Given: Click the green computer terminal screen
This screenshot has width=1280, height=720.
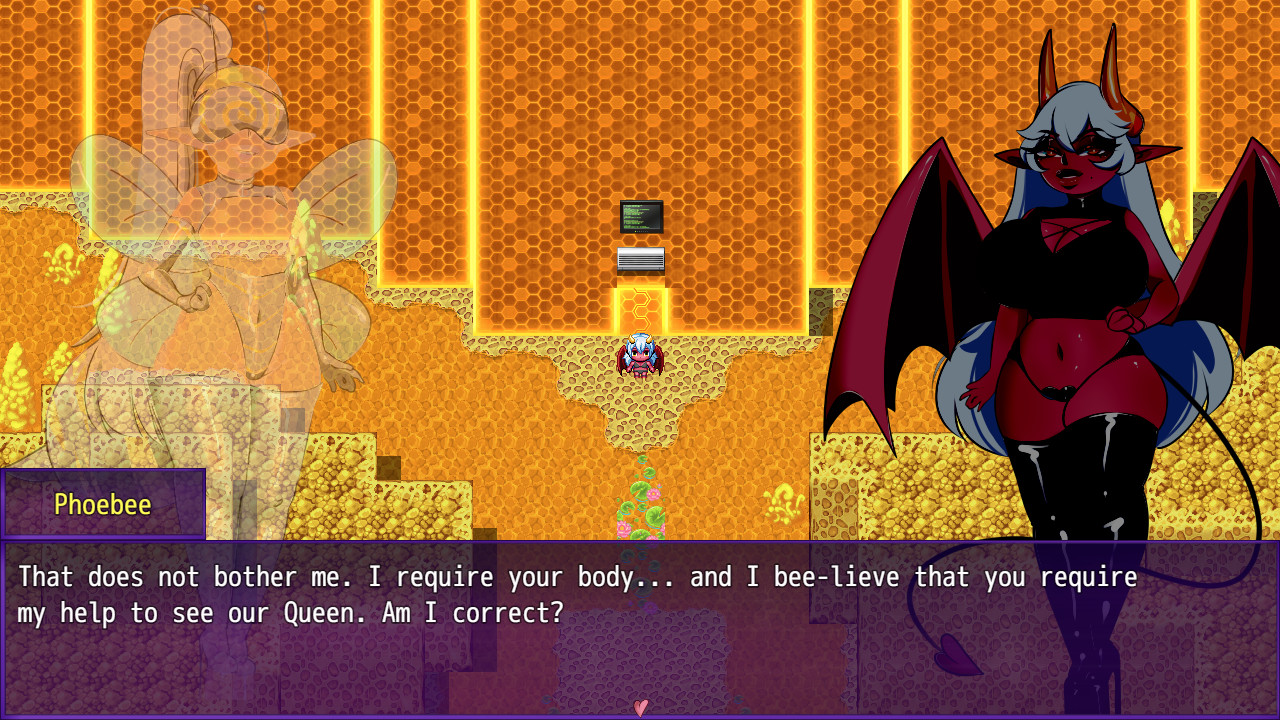Looking at the screenshot, I should (x=640, y=216).
